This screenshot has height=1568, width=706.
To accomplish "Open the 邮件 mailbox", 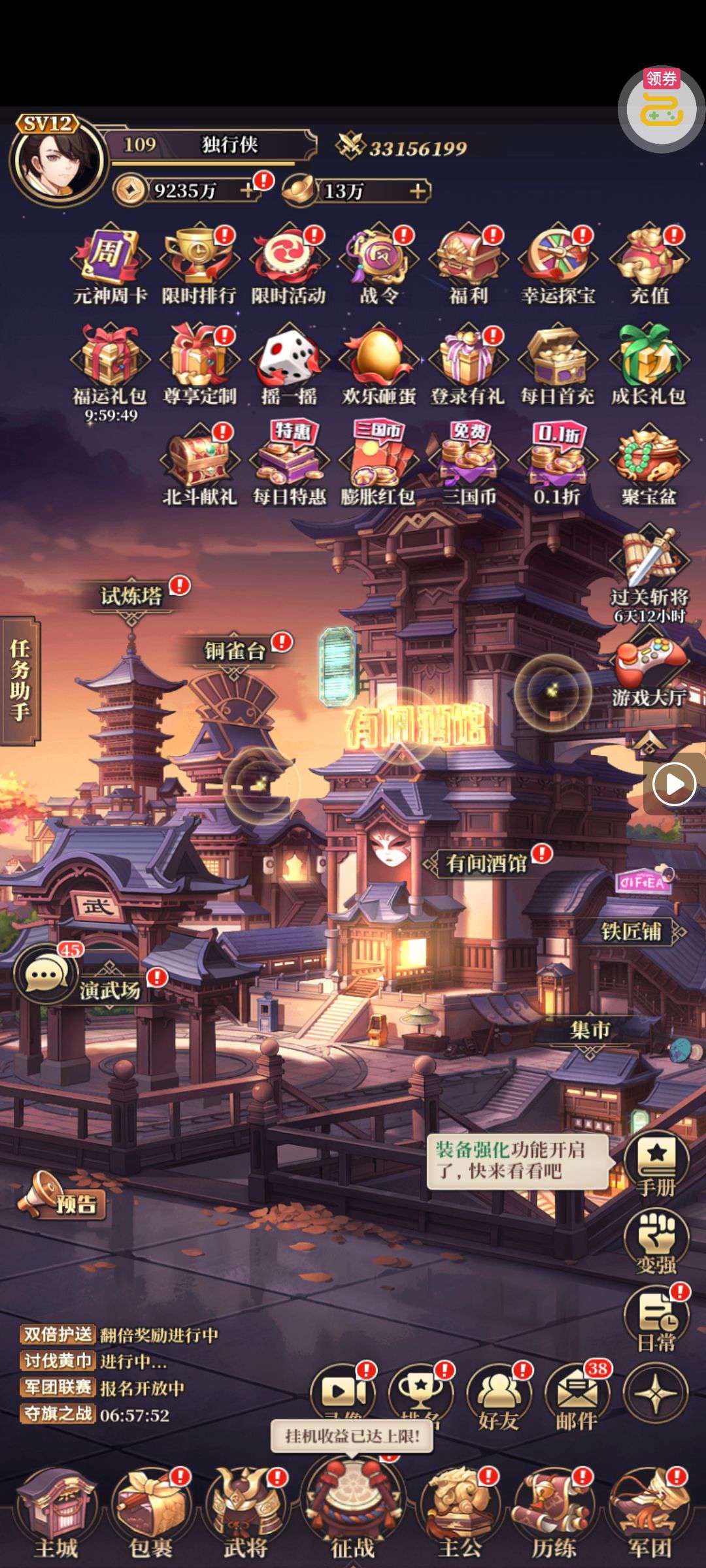I will [x=577, y=1397].
